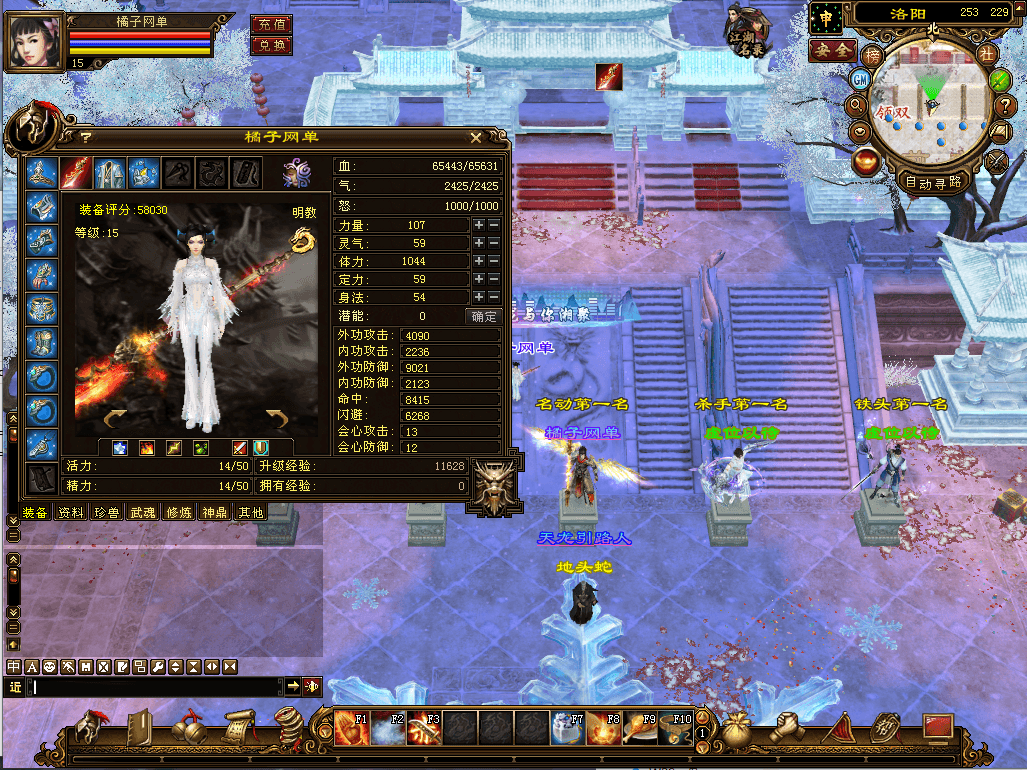Click the 确定 confirm button for attribute points
The width and height of the screenshot is (1027, 770).
tap(483, 316)
